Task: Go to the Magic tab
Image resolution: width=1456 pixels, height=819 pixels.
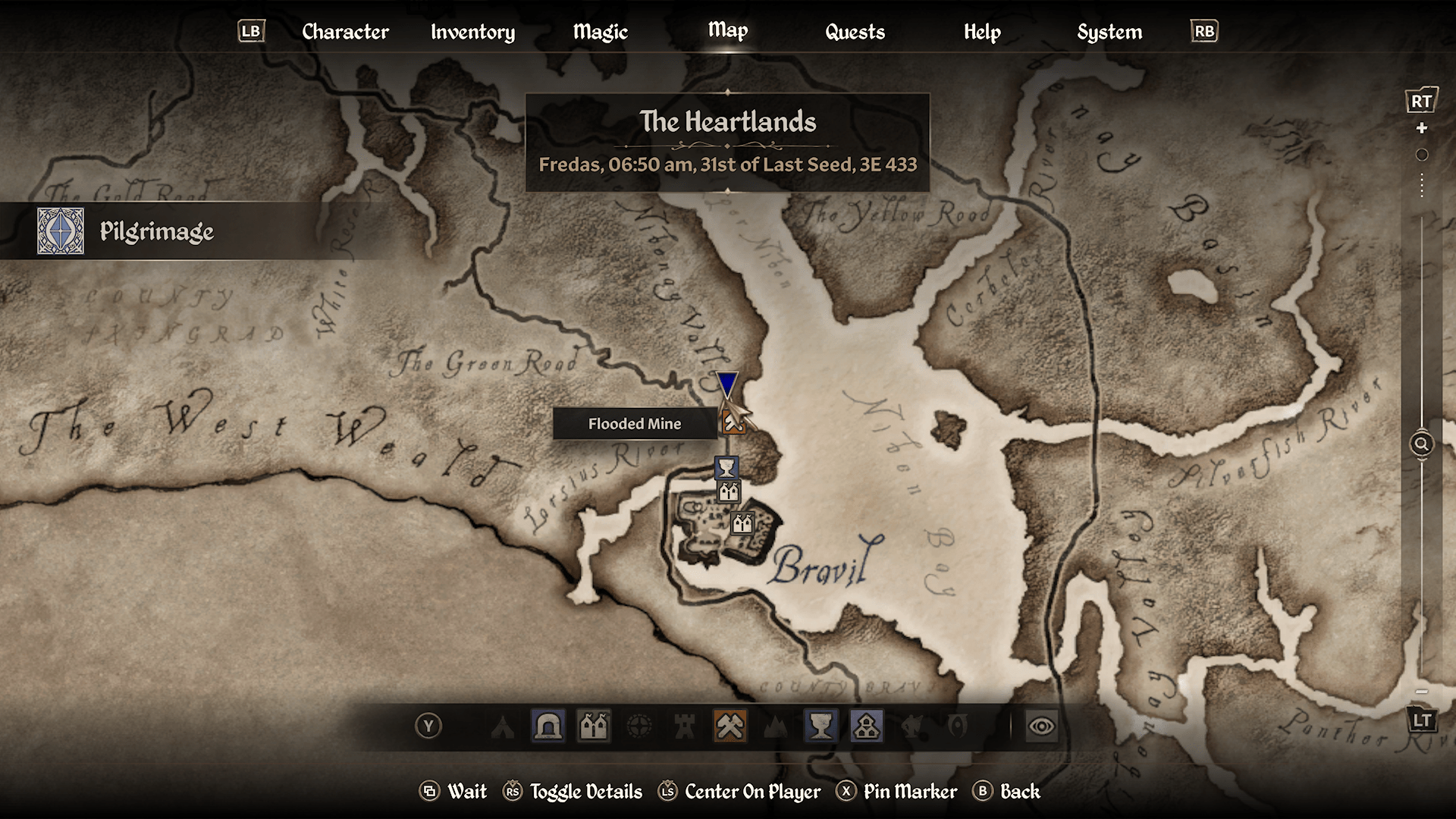Action: [x=600, y=32]
